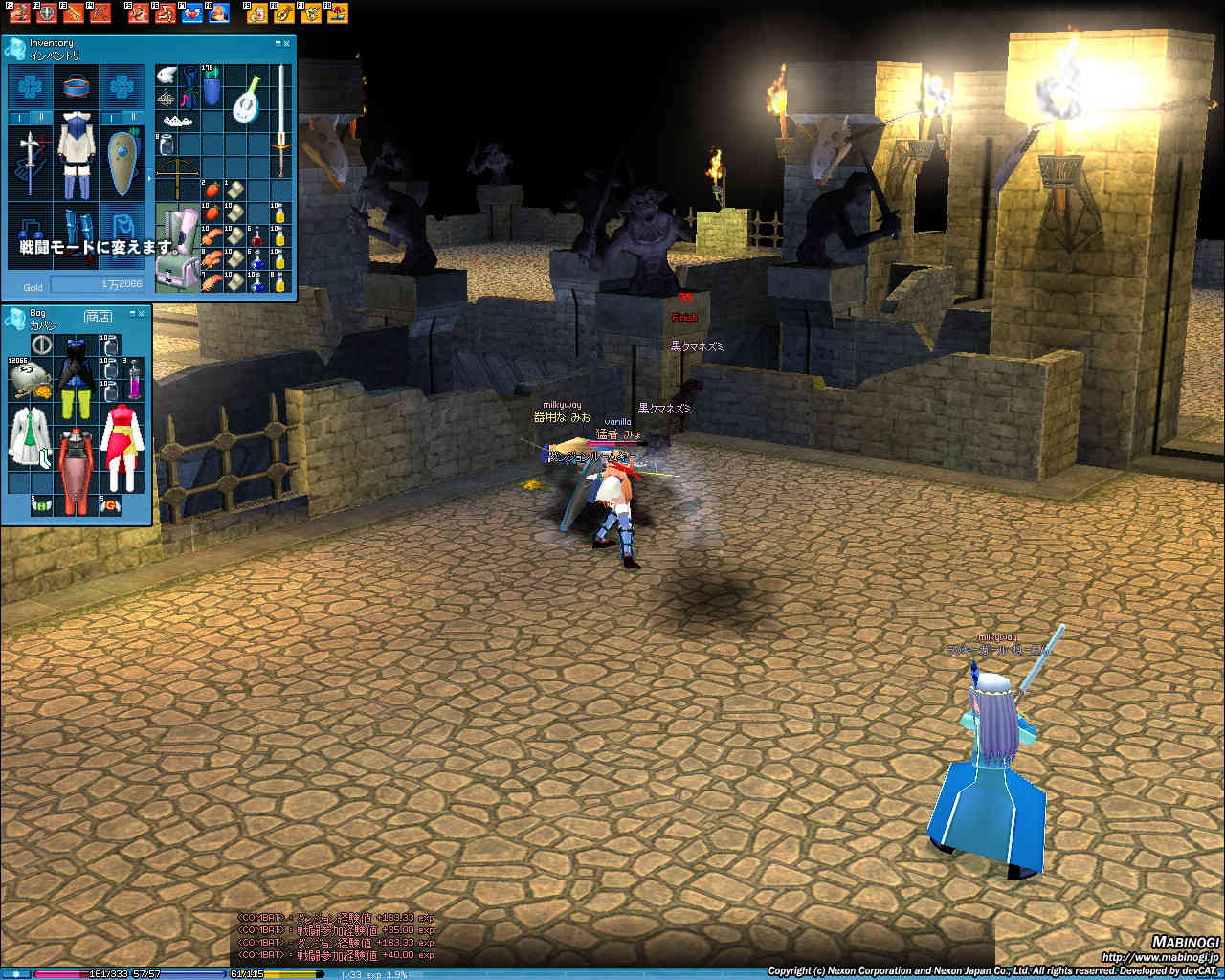Open the shop button in Bag window
This screenshot has height=980, width=1225.
[97, 316]
